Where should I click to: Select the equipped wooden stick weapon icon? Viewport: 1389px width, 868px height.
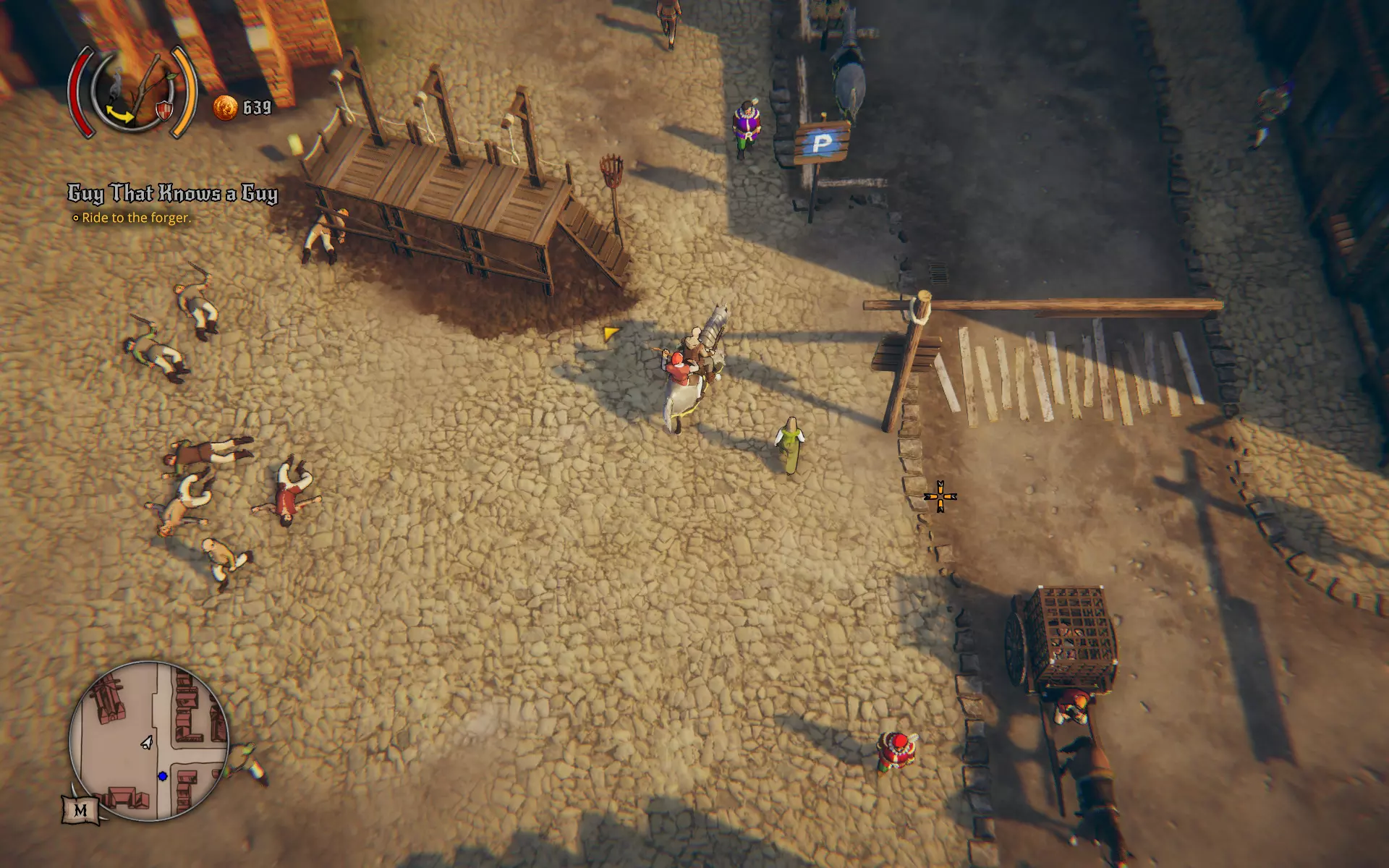(x=147, y=85)
